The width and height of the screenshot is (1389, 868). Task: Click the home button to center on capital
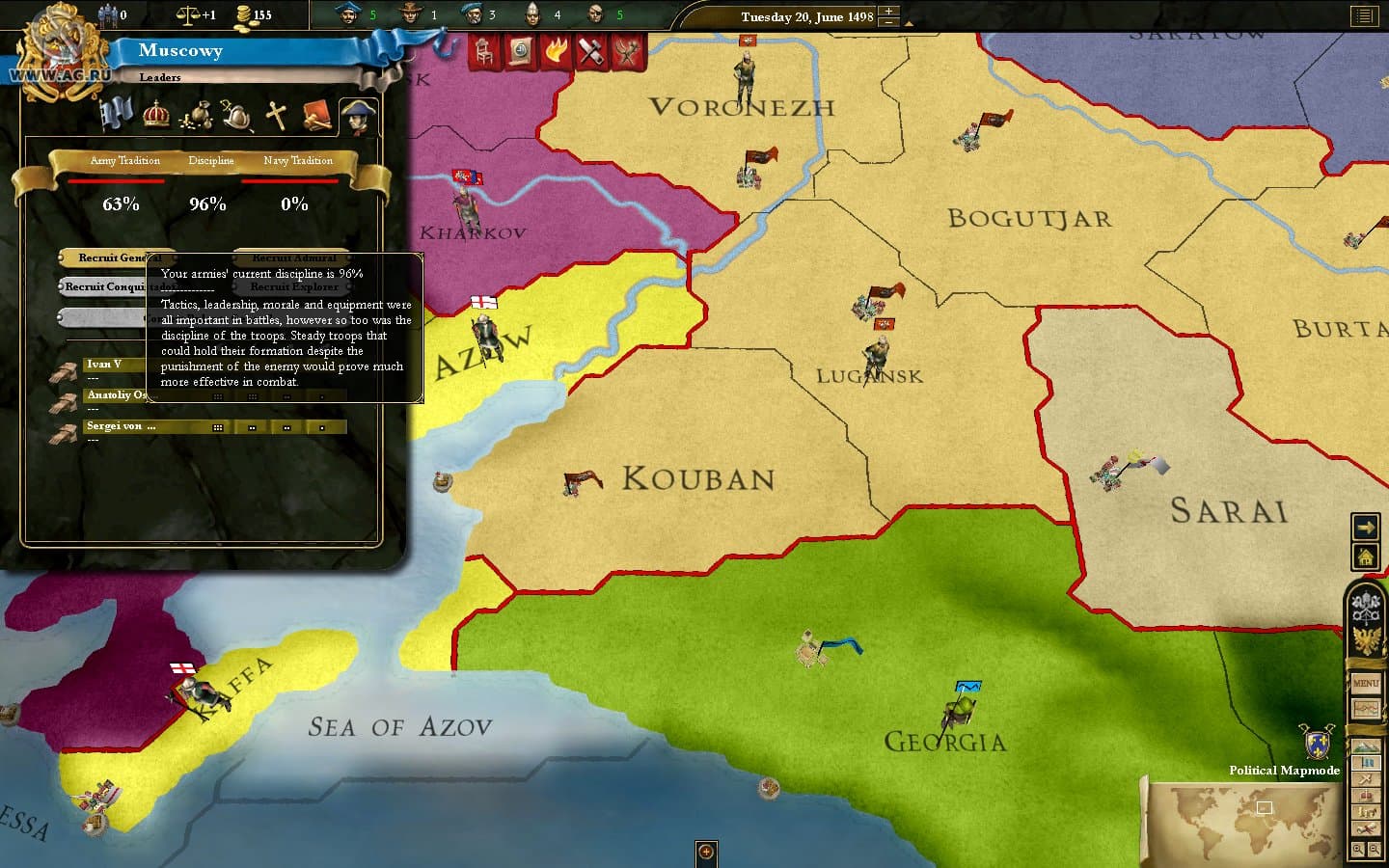point(1367,557)
